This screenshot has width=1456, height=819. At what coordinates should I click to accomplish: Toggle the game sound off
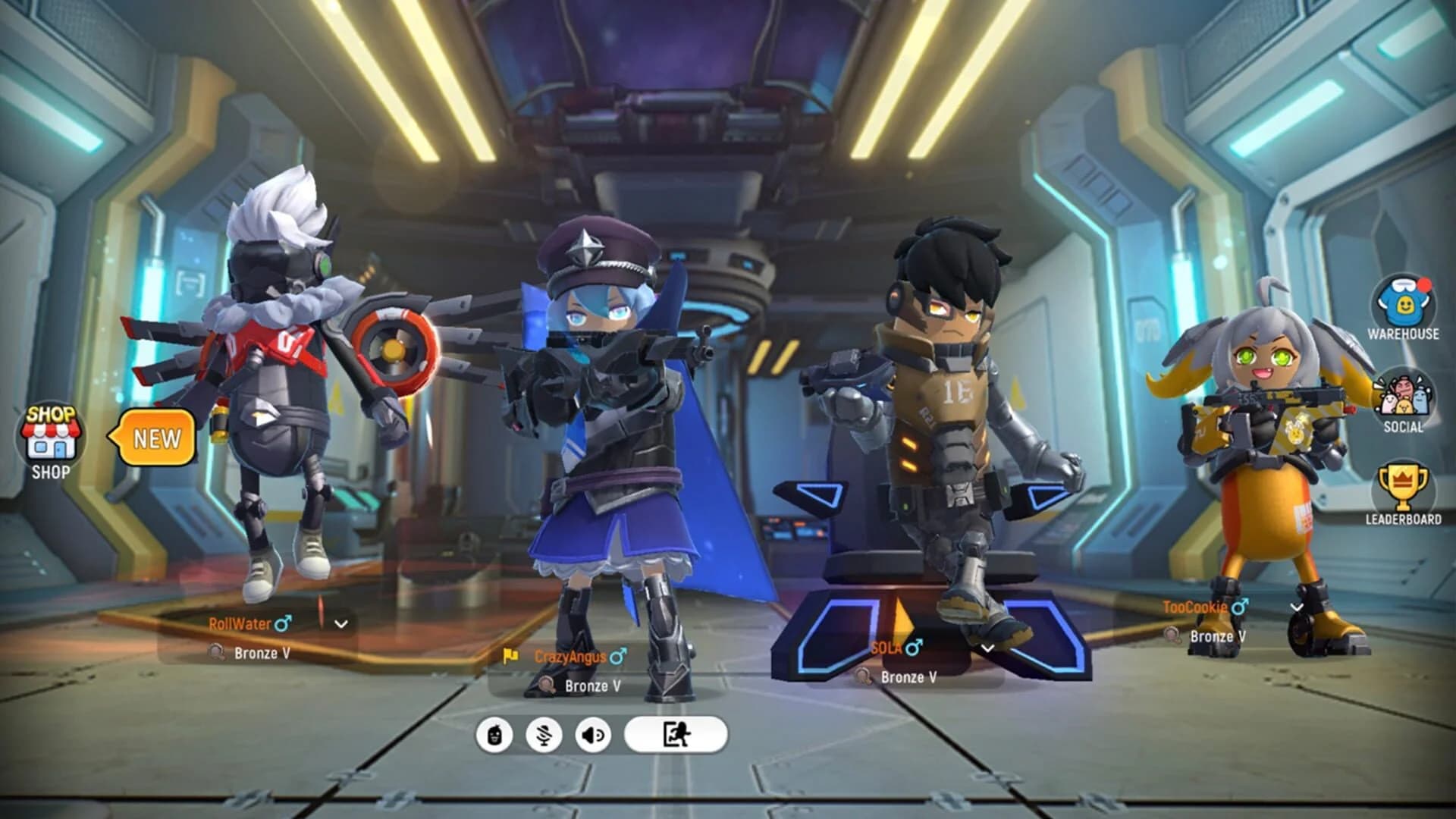594,733
